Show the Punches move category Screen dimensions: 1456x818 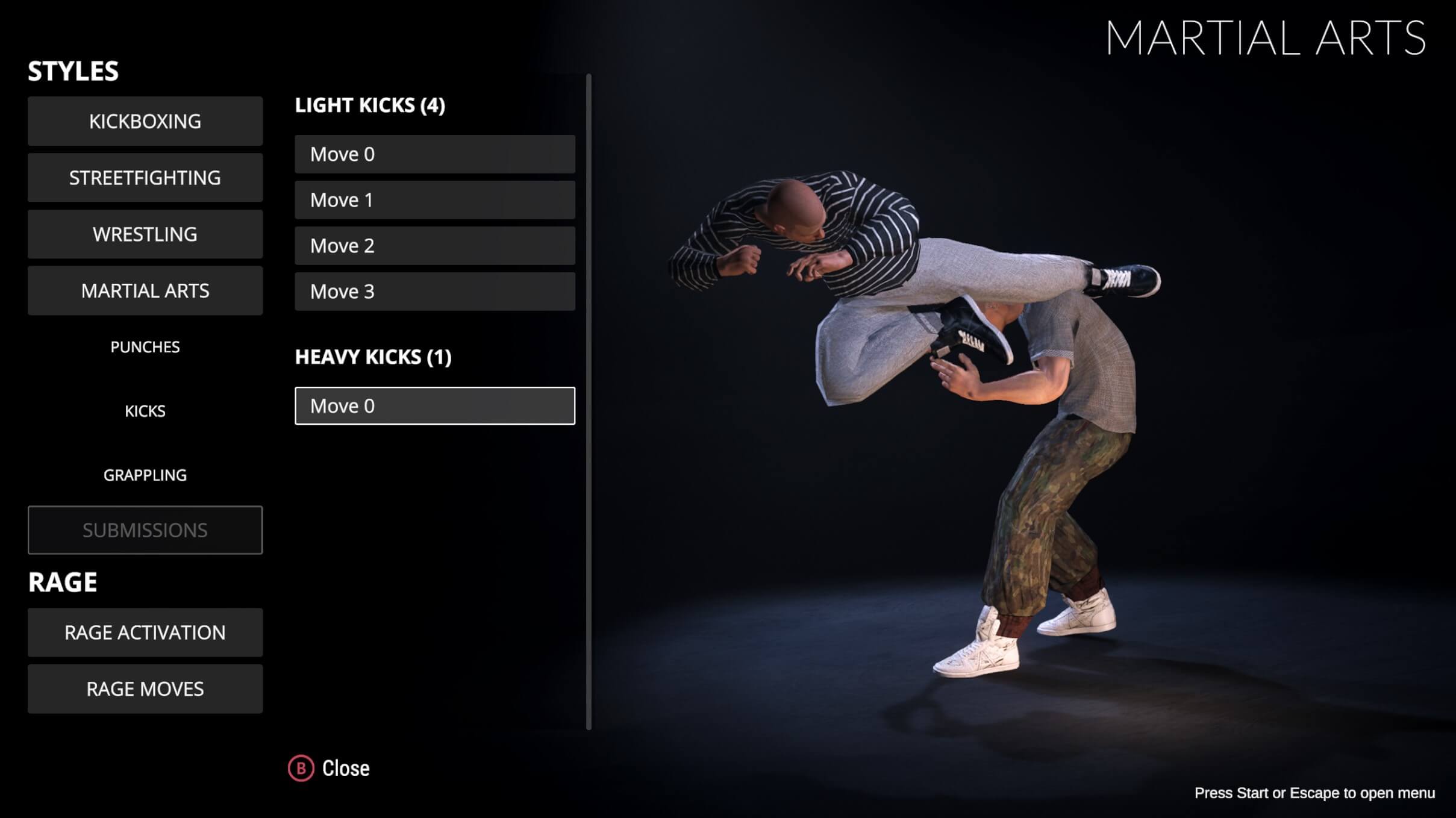click(145, 347)
